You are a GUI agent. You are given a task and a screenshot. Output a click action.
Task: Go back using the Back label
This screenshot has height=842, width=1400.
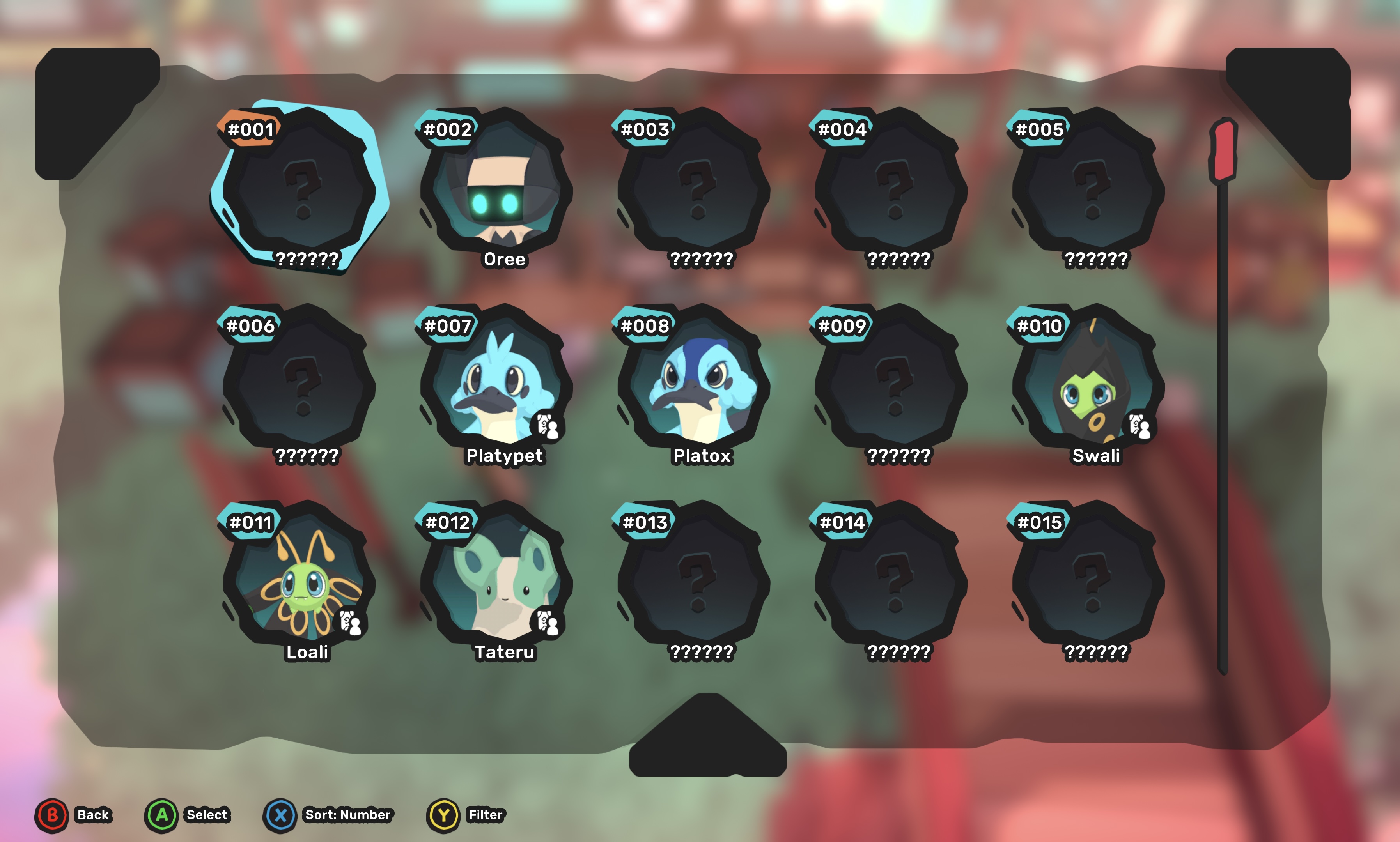pyautogui.click(x=92, y=815)
